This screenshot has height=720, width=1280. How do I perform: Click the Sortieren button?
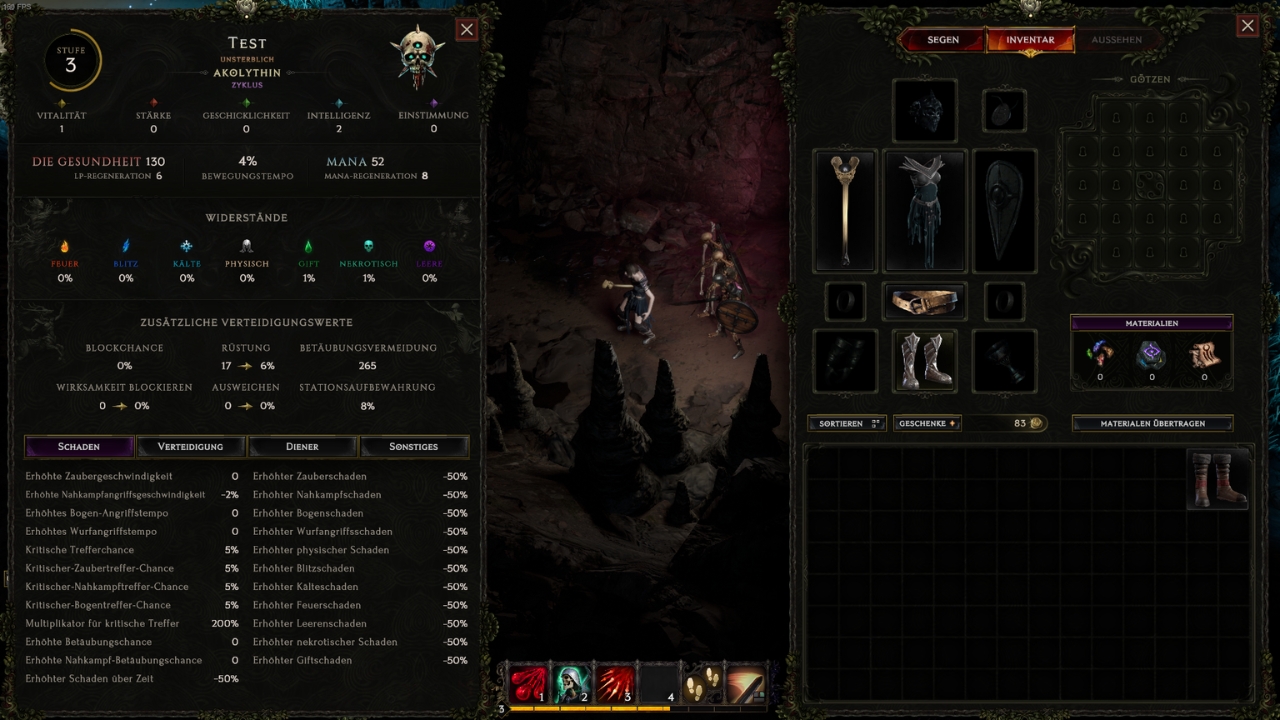[846, 423]
